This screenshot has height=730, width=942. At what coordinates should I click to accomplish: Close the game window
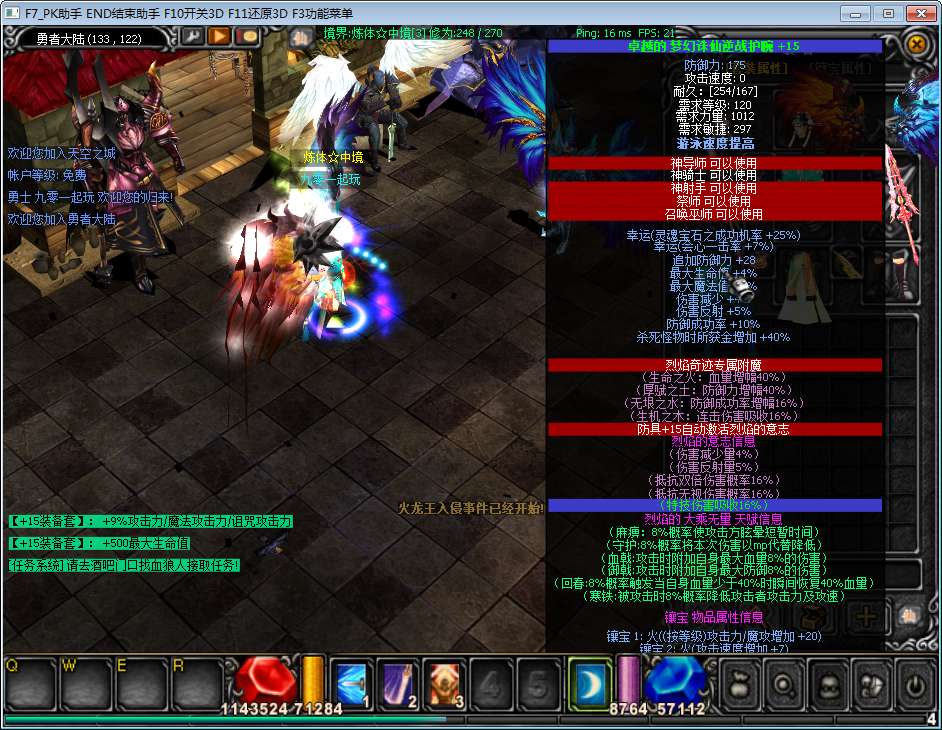918,13
